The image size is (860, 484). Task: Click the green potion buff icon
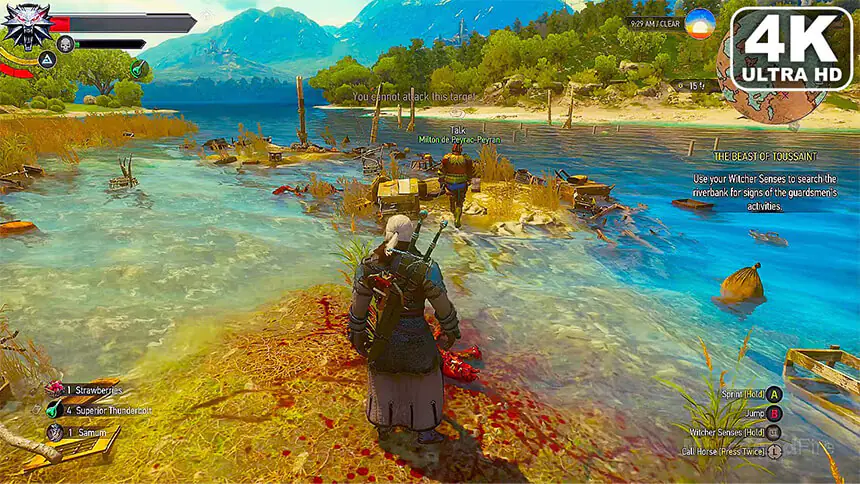(x=139, y=68)
